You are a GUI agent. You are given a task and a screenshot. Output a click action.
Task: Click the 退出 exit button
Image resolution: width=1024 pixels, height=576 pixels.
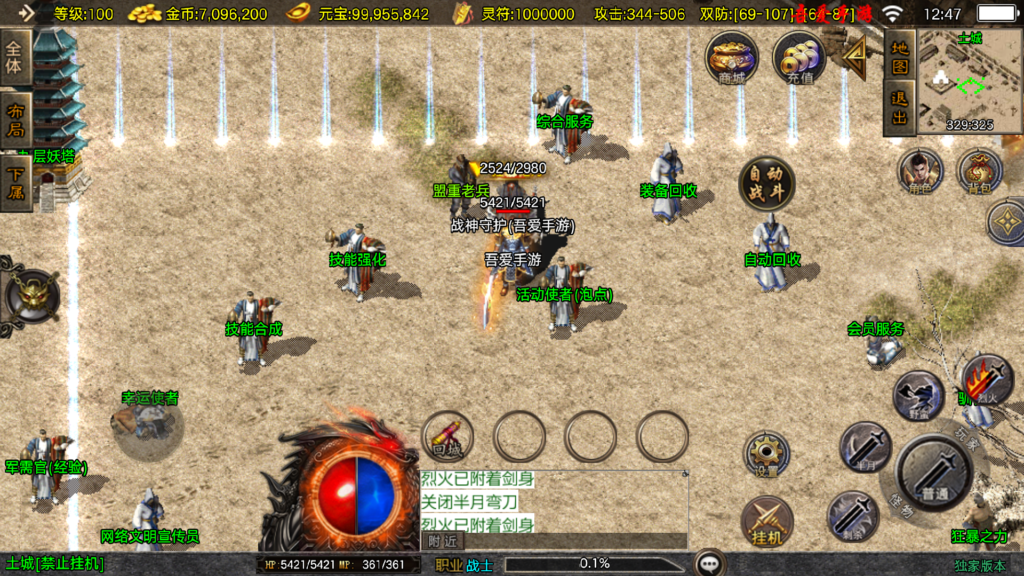(900, 108)
